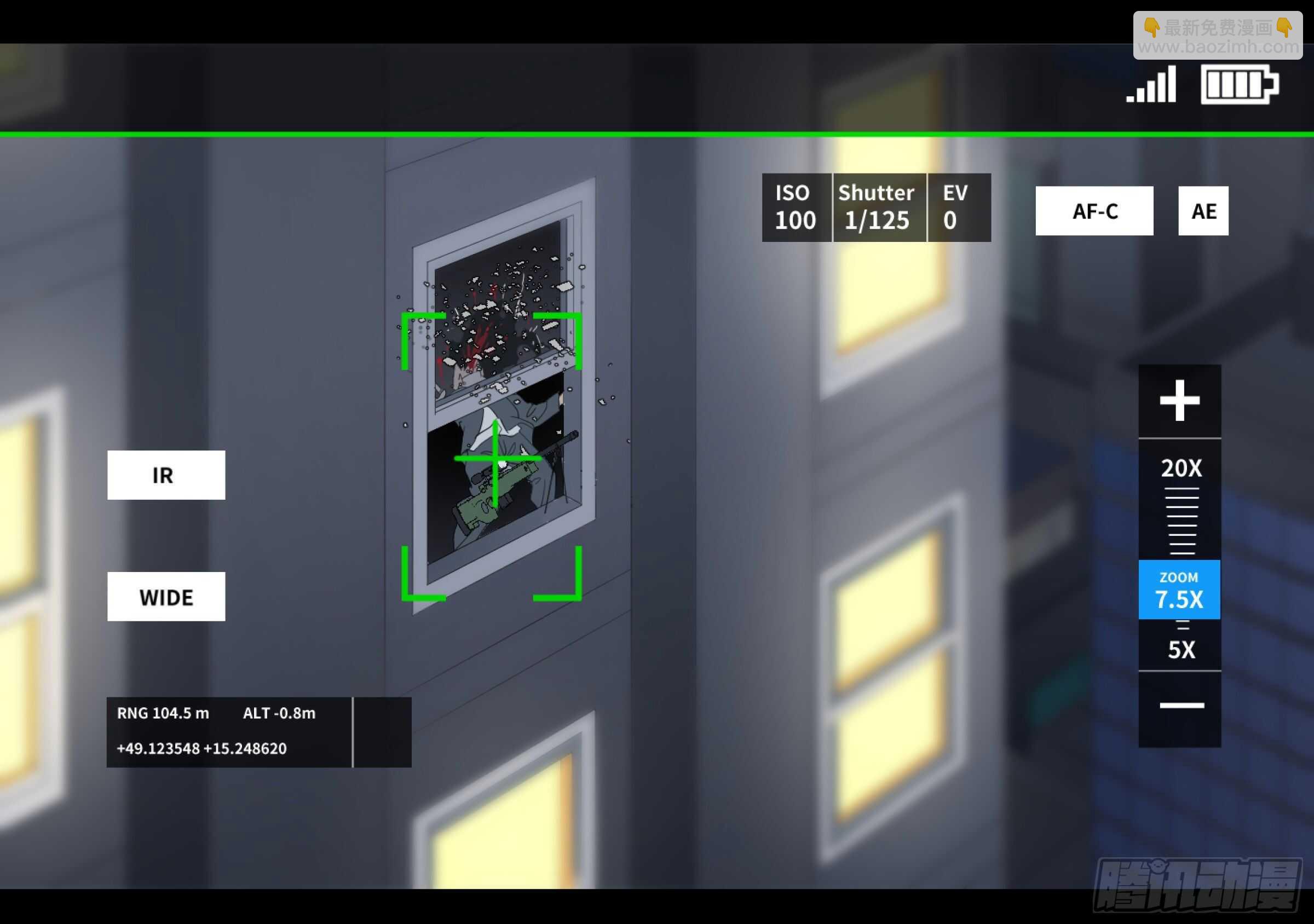The height and width of the screenshot is (924, 1314).
Task: Select the AF-C autofocus mode
Action: (1094, 211)
